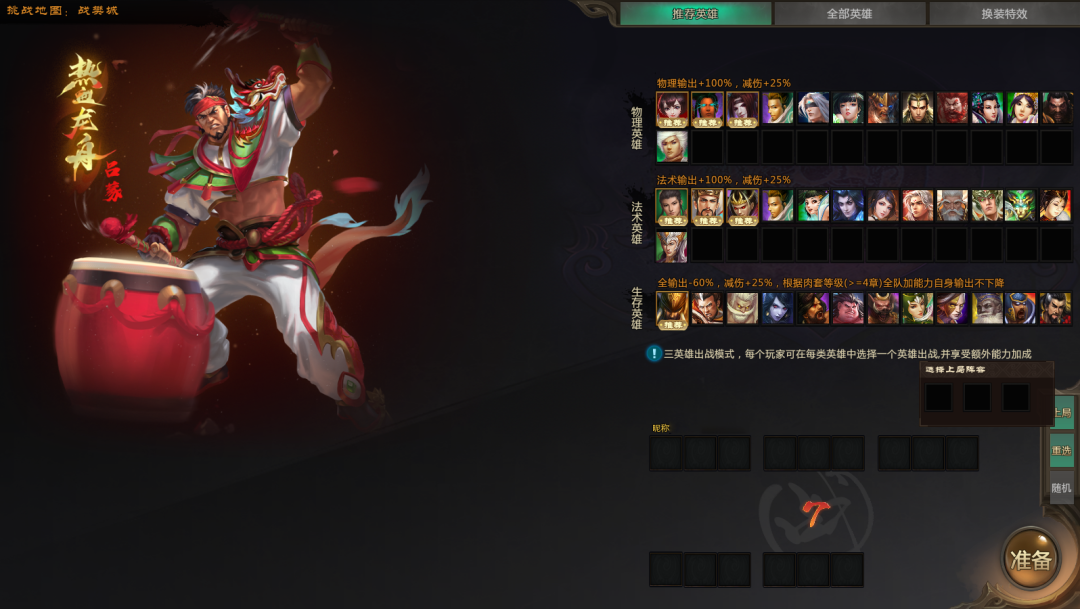Choose the pale purple-eyed survival hero
The image size is (1080, 609).
pos(777,308)
